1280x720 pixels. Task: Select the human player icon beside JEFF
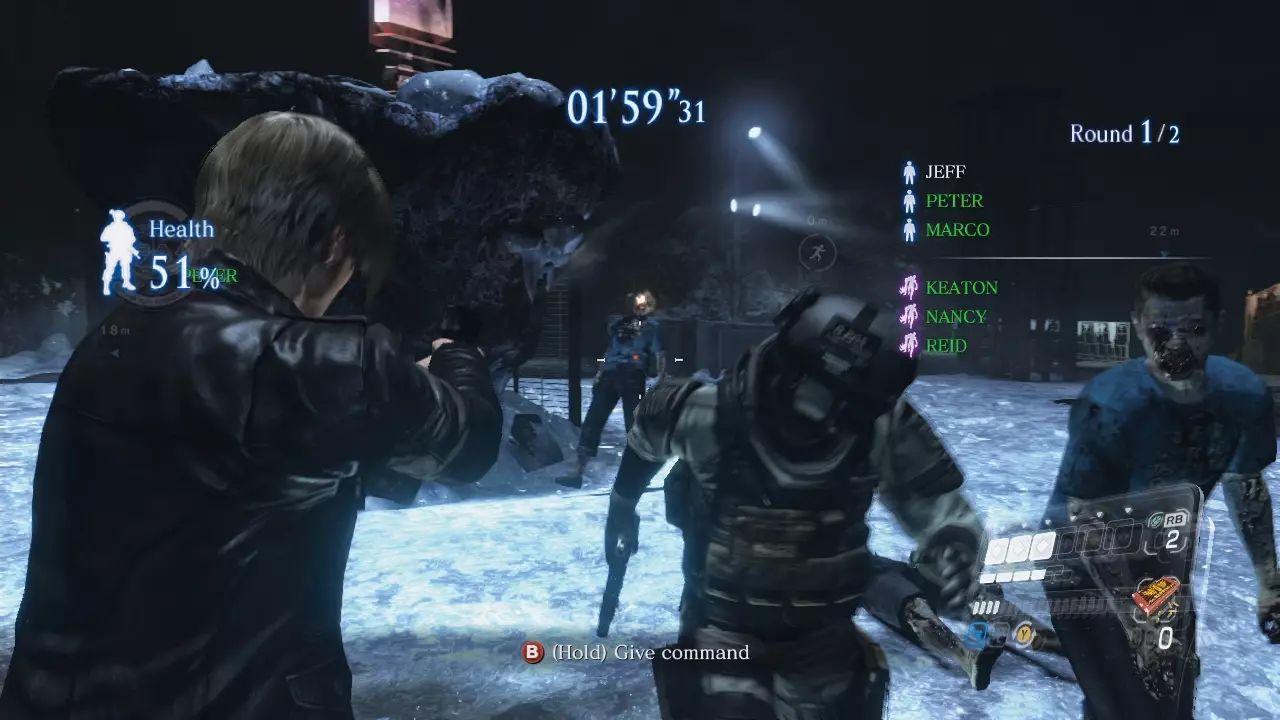[908, 171]
